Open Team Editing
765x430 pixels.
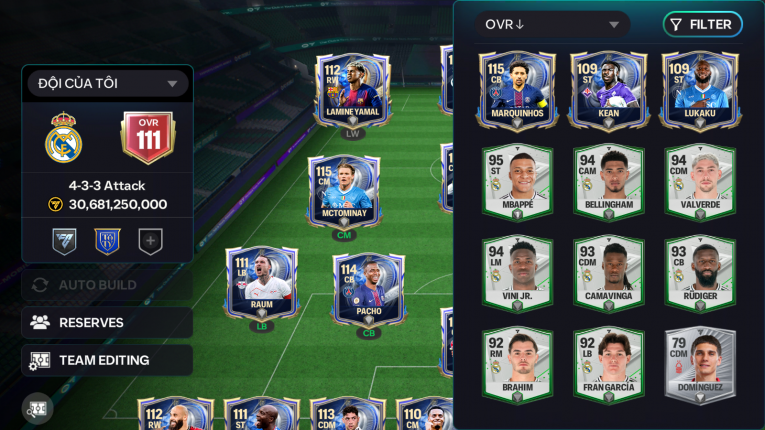(107, 360)
